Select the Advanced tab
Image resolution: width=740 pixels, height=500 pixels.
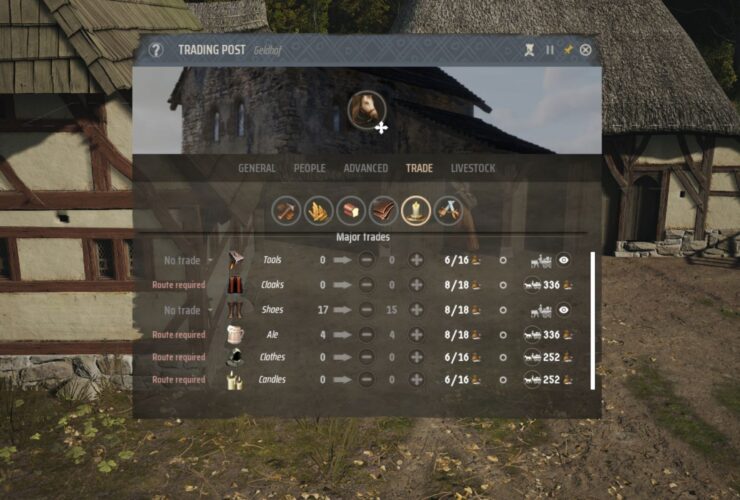(x=366, y=168)
